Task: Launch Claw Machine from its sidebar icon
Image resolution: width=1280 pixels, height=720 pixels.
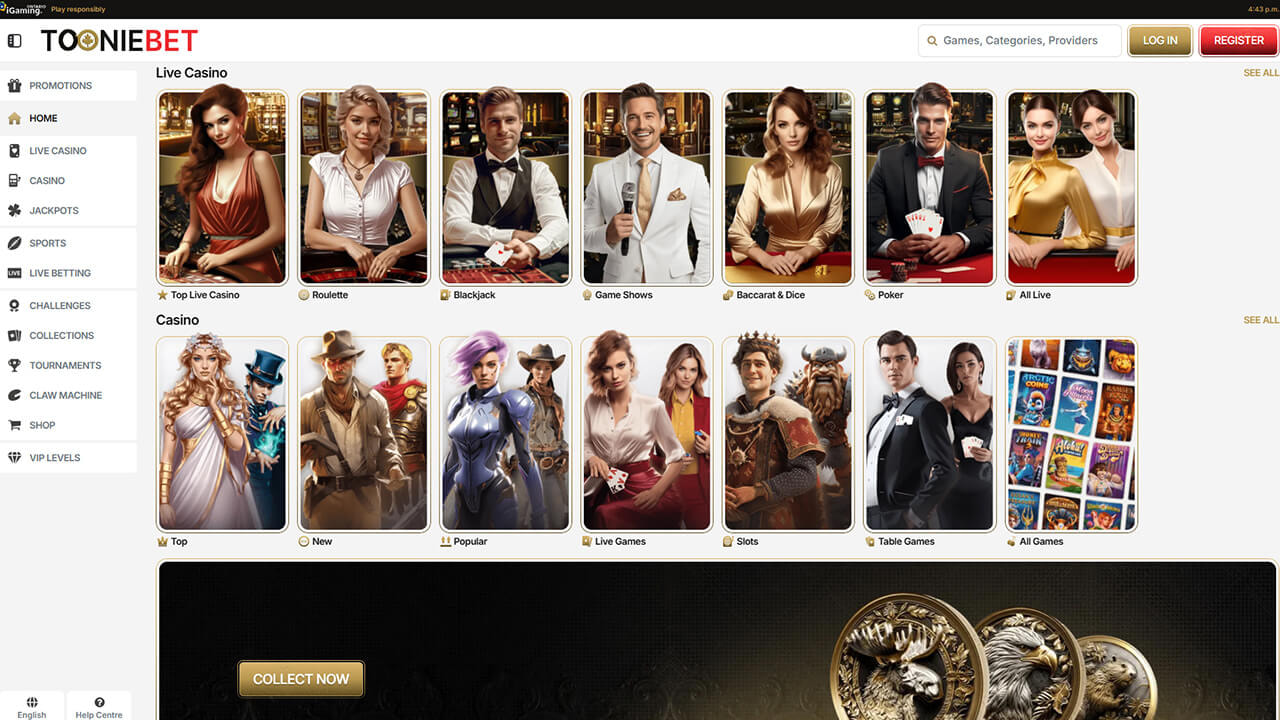Action: pyautogui.click(x=15, y=395)
